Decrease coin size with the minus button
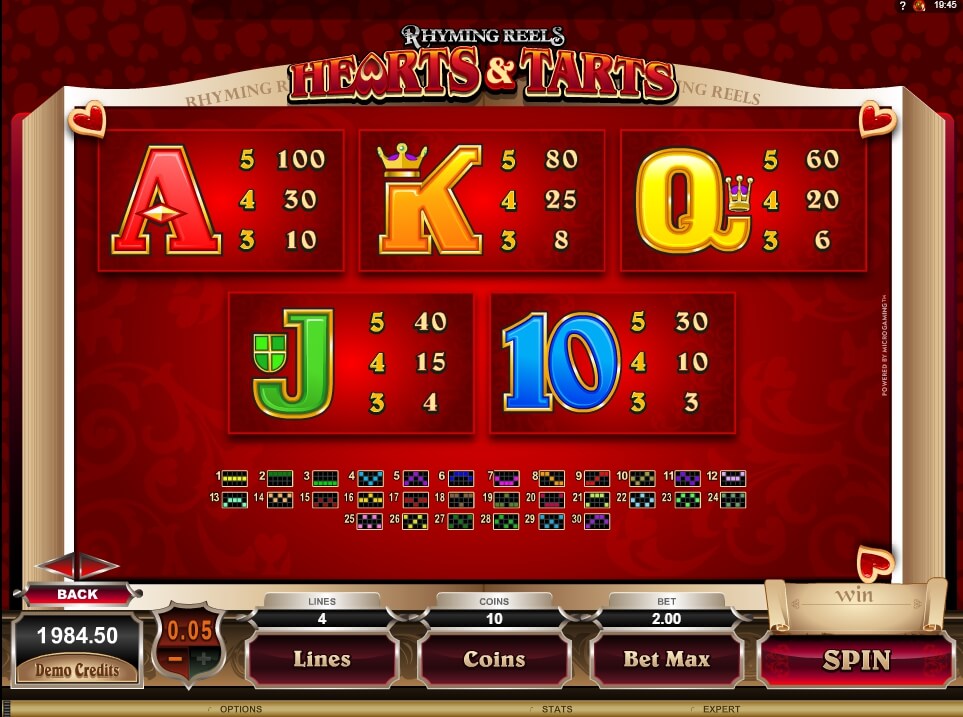Screen dimensions: 963x717 coord(176,659)
